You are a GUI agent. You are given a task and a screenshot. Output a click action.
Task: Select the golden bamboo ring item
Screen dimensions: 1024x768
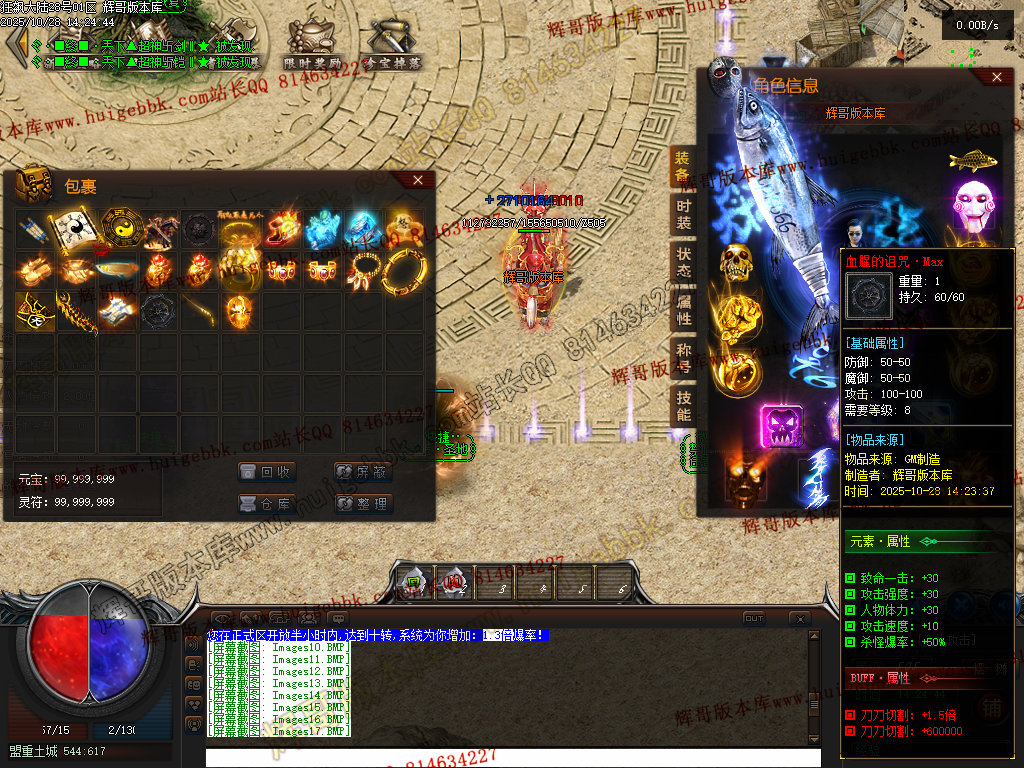pos(403,270)
